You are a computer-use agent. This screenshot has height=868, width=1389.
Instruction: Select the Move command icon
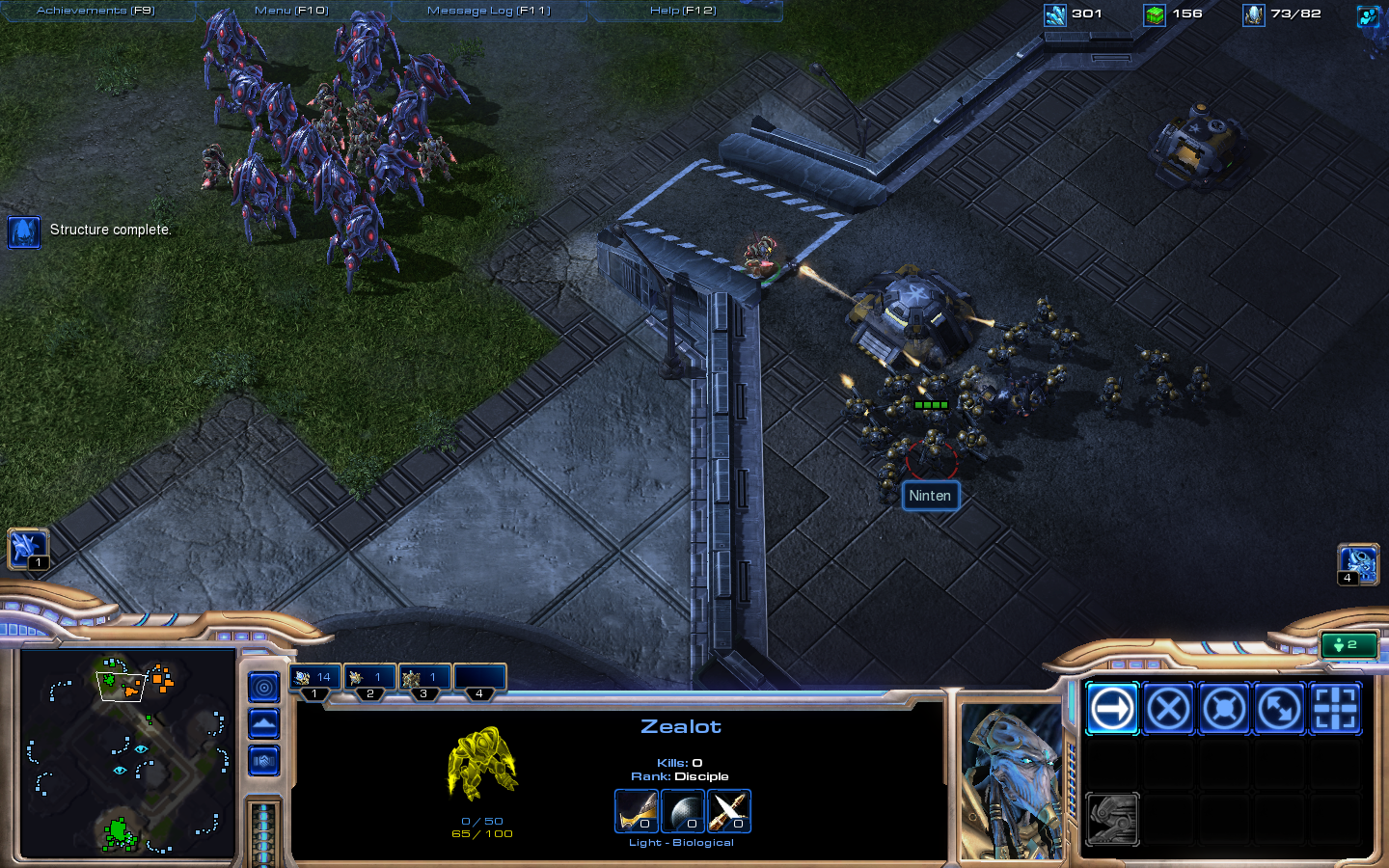pos(1112,709)
